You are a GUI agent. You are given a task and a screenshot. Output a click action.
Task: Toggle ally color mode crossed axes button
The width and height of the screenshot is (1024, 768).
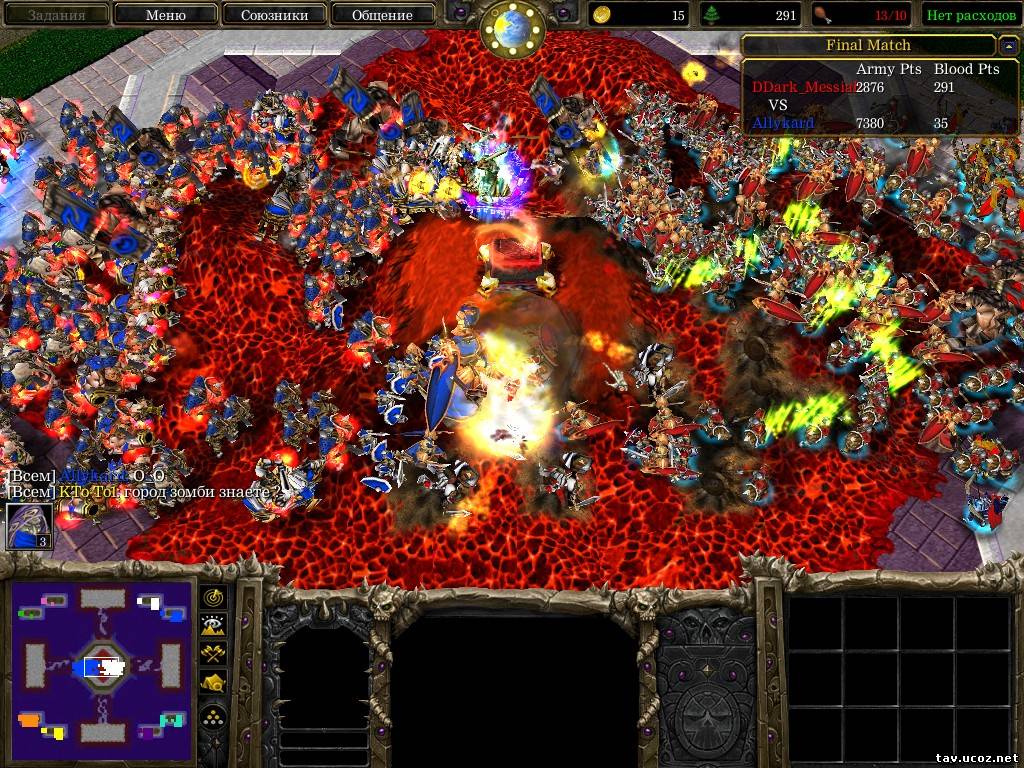pyautogui.click(x=214, y=655)
